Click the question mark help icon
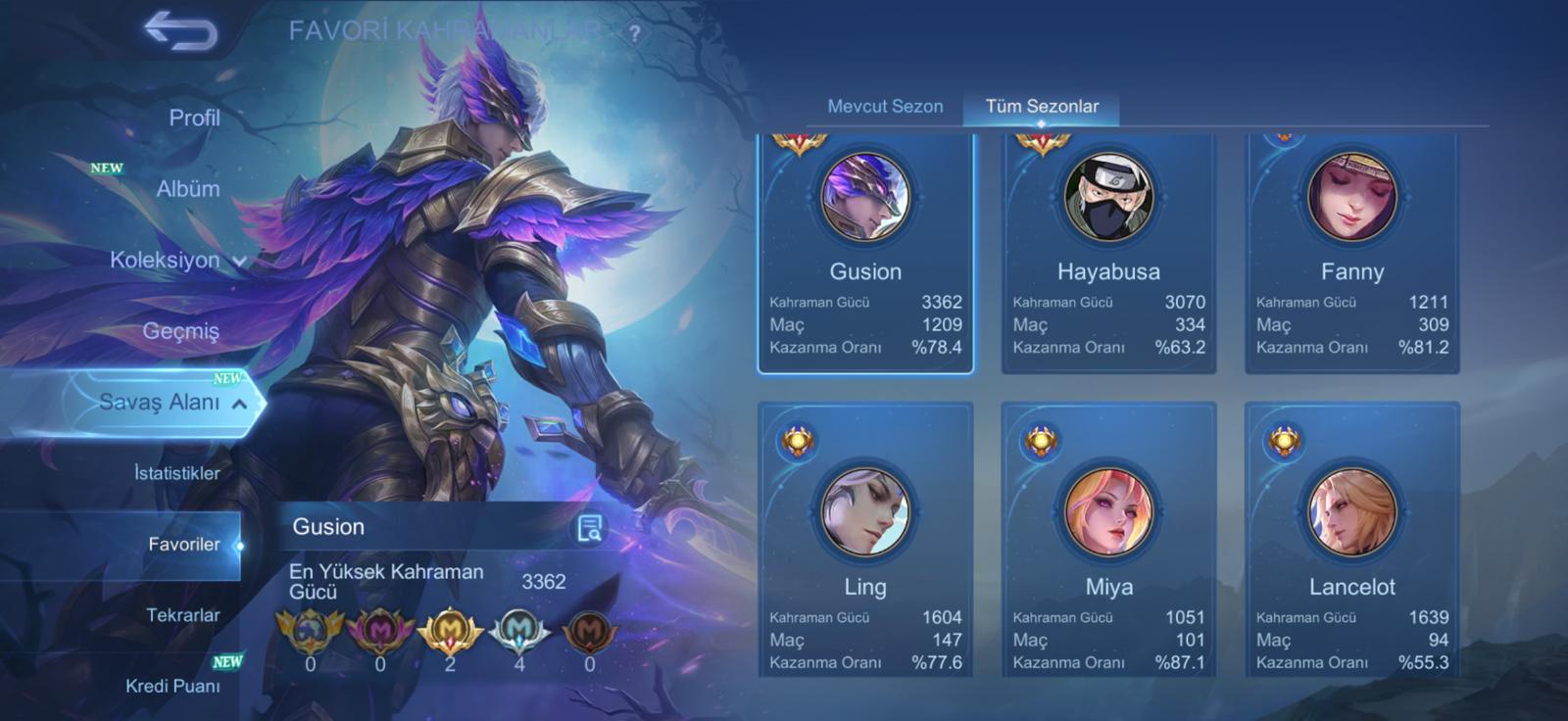 [635, 33]
